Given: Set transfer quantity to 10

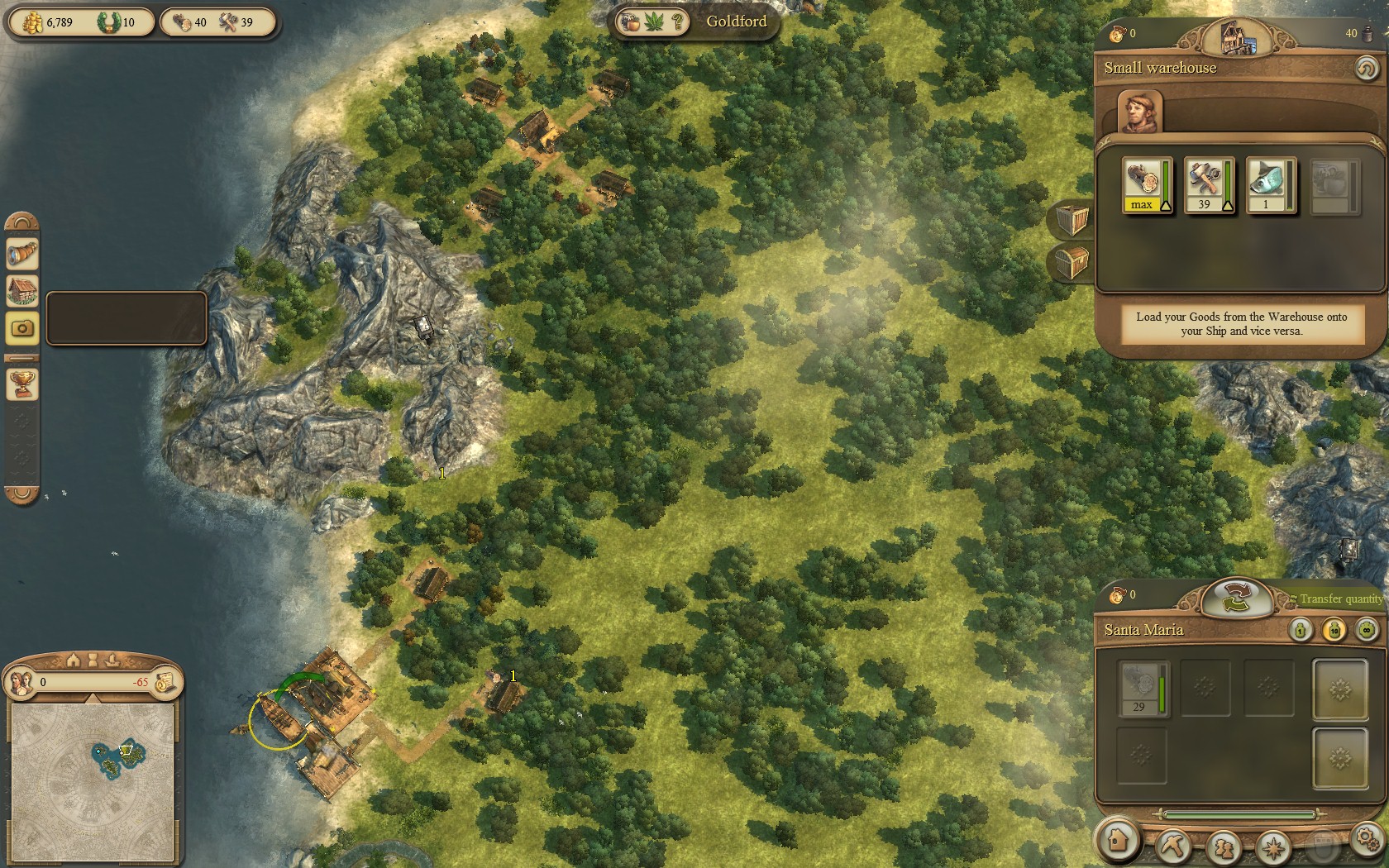Looking at the screenshot, I should click(x=1334, y=631).
